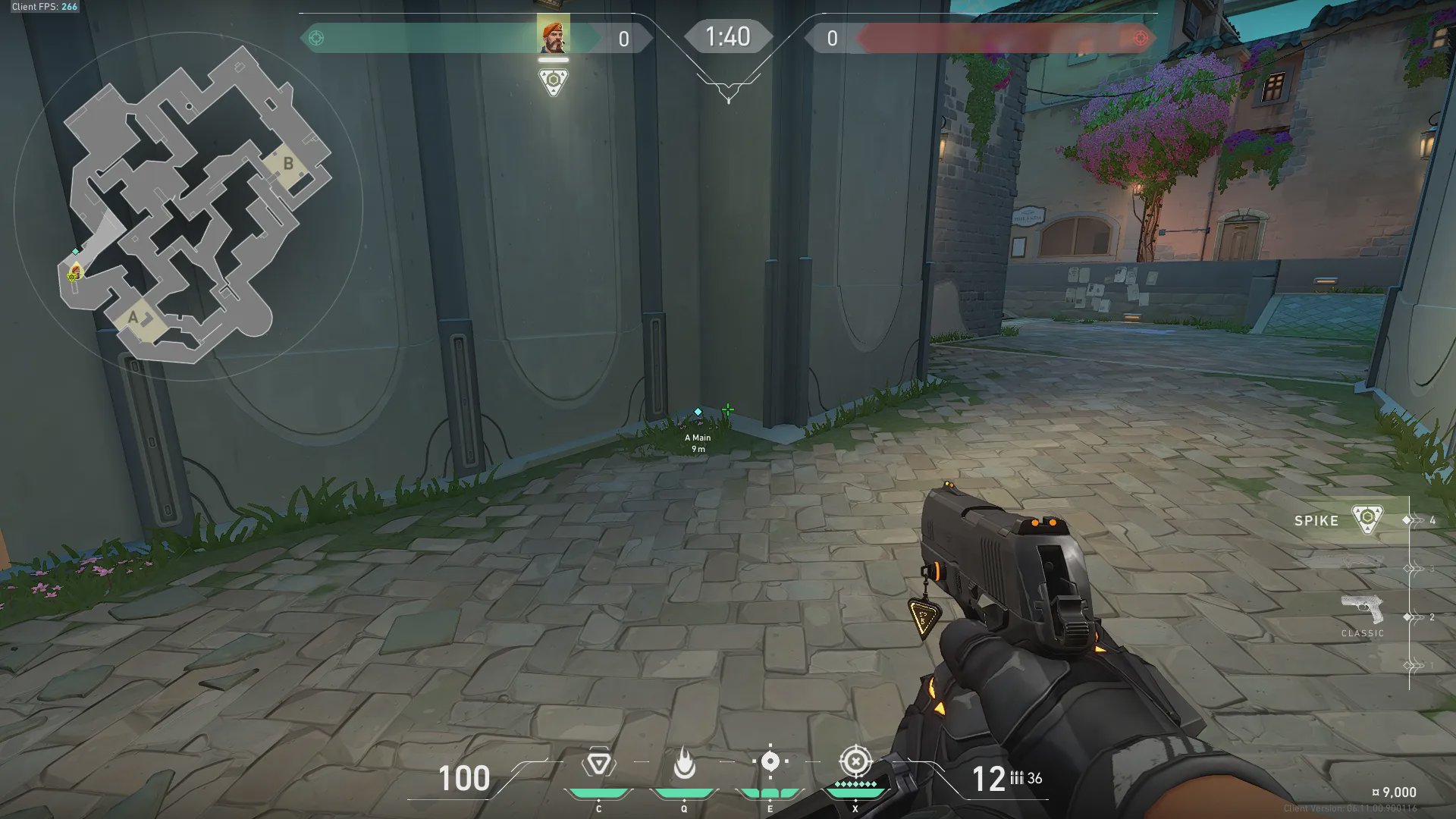The image size is (1456, 819).
Task: Select the B site marker on minimap
Action: pyautogui.click(x=288, y=164)
